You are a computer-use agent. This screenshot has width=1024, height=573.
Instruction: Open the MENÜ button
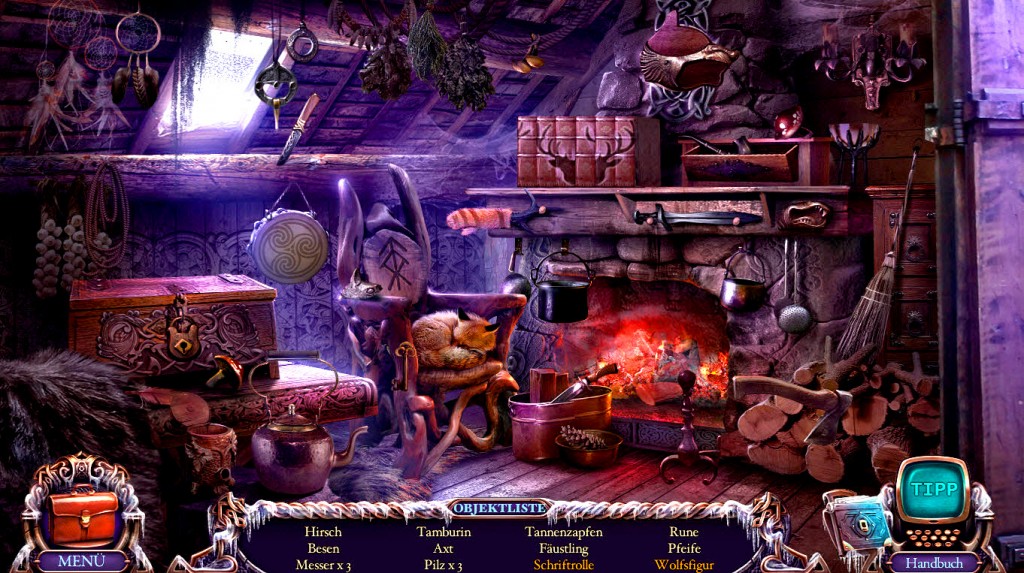pyautogui.click(x=81, y=561)
